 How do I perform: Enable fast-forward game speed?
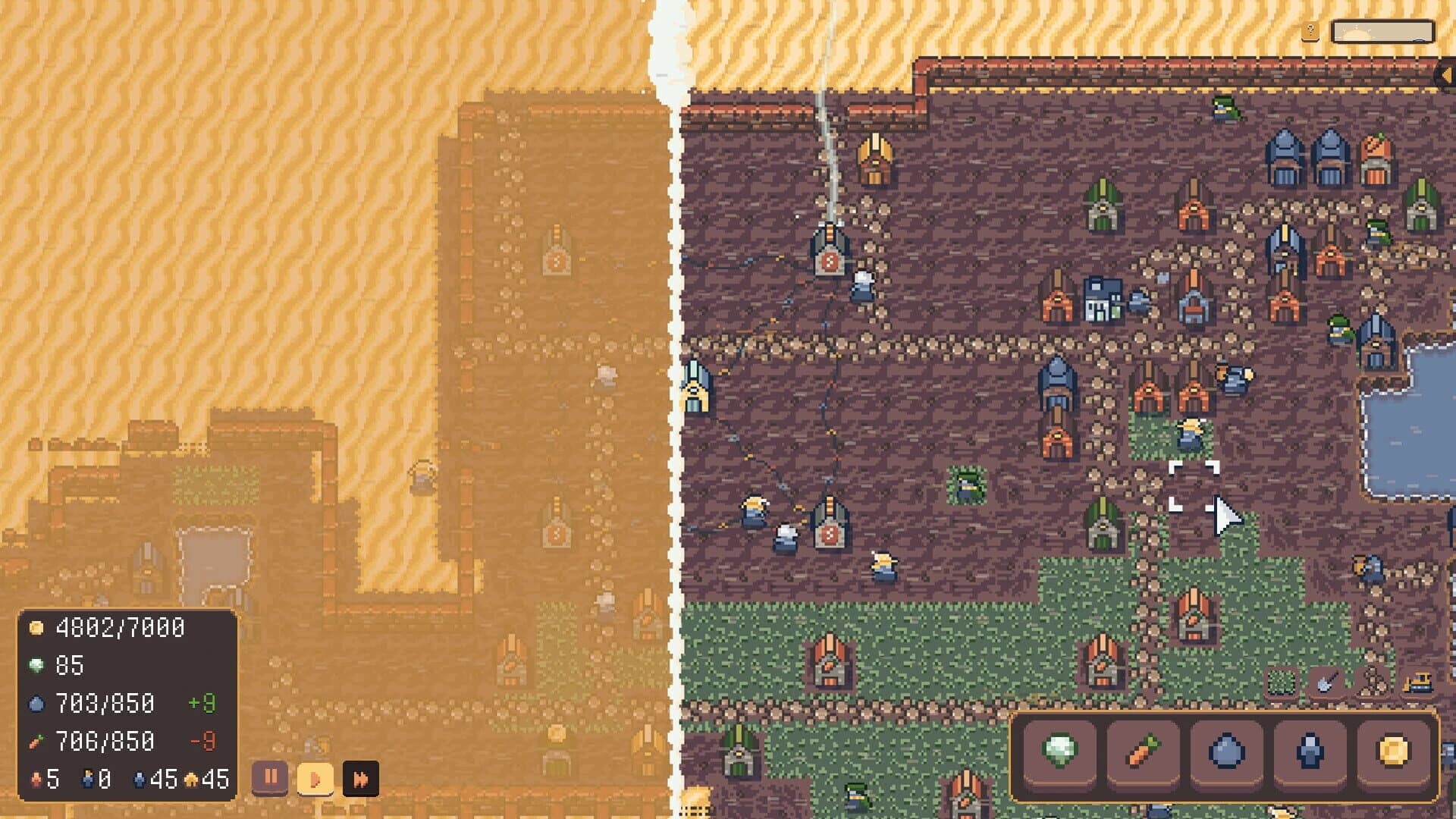point(359,778)
